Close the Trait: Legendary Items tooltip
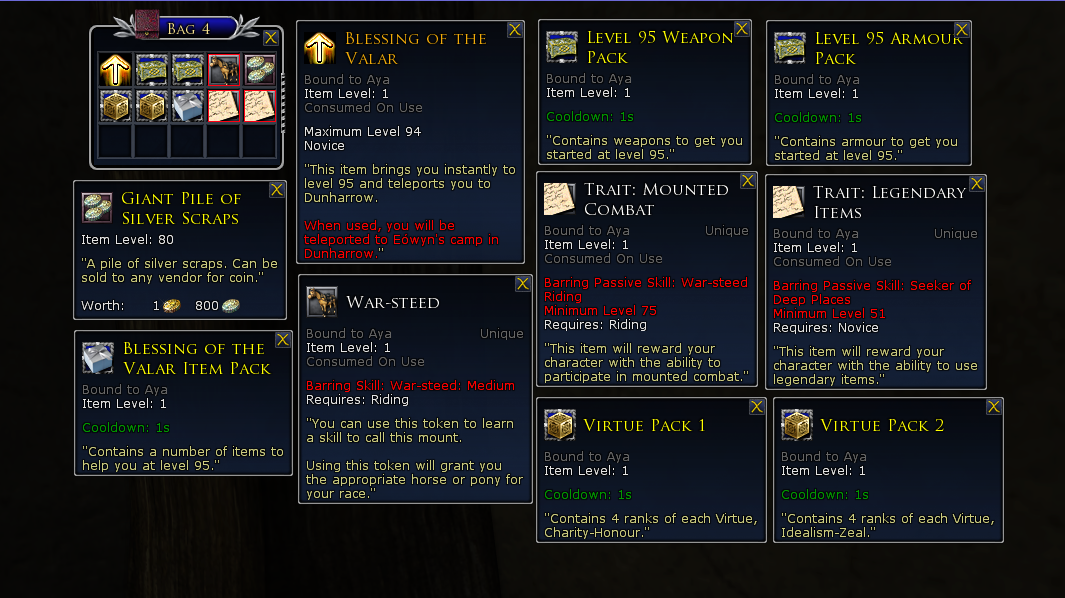 [x=977, y=184]
